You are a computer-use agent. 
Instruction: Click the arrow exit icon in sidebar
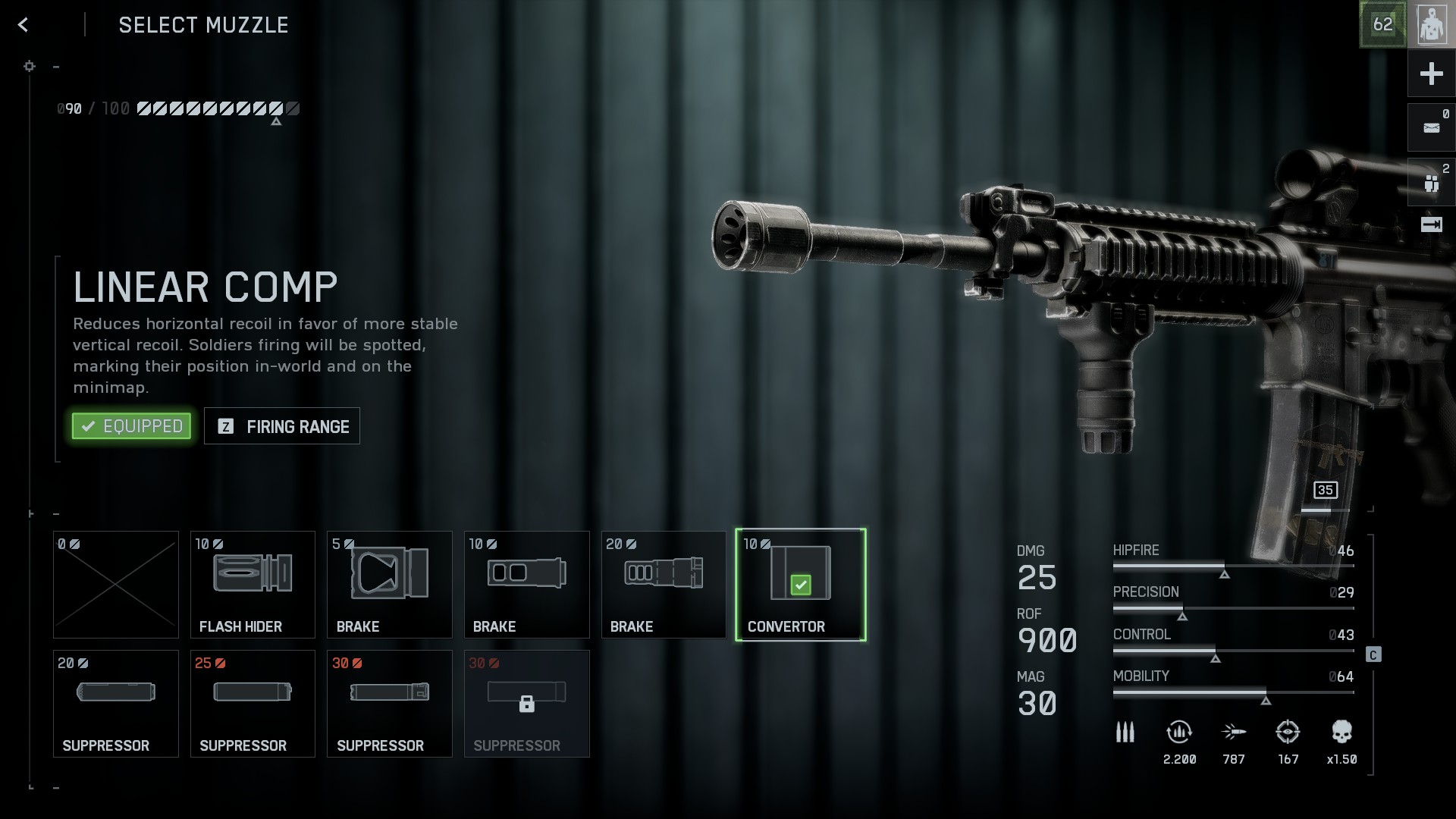[x=1431, y=224]
